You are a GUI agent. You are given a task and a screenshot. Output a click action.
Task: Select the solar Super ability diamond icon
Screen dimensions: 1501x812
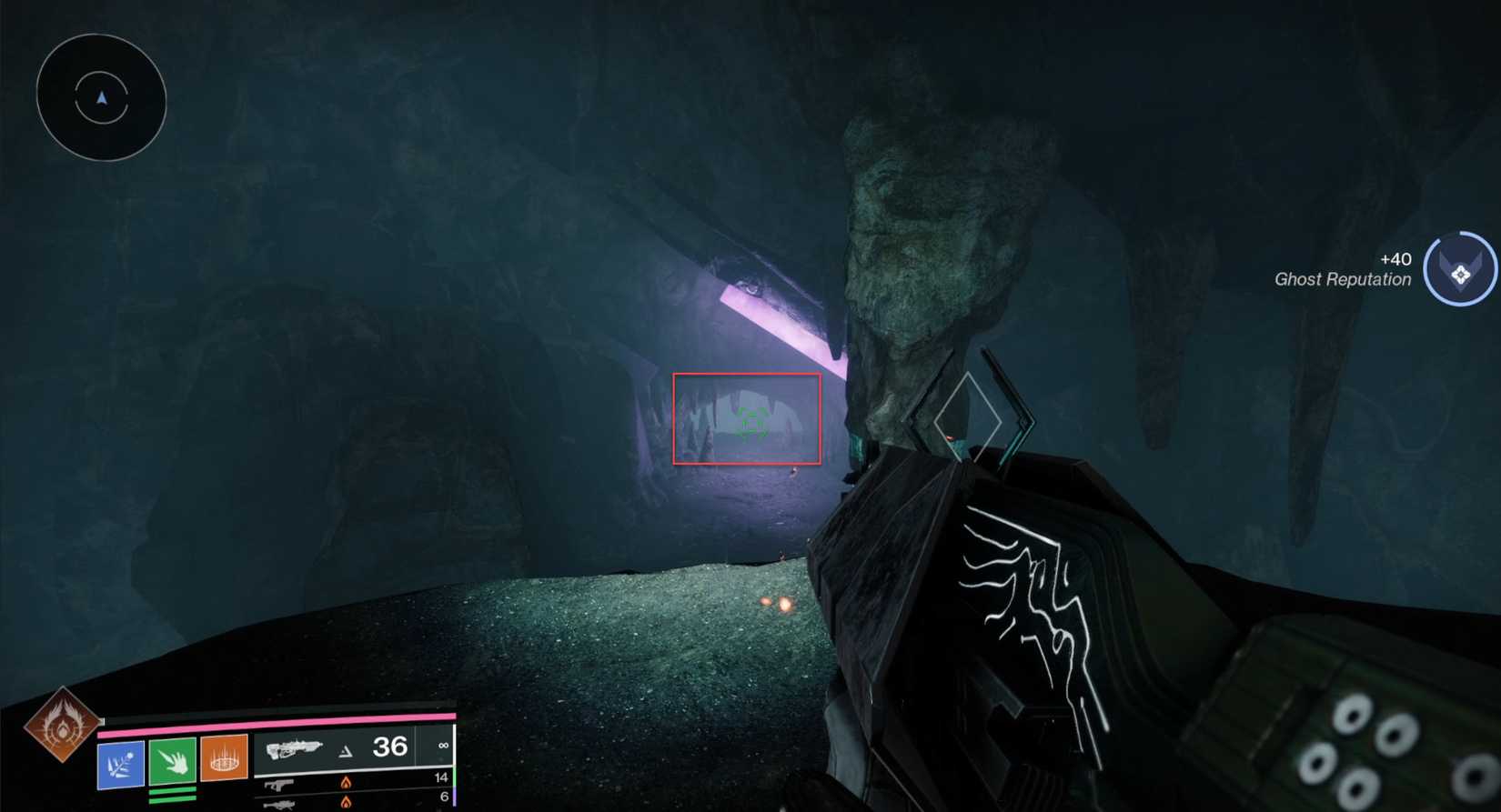[x=60, y=727]
